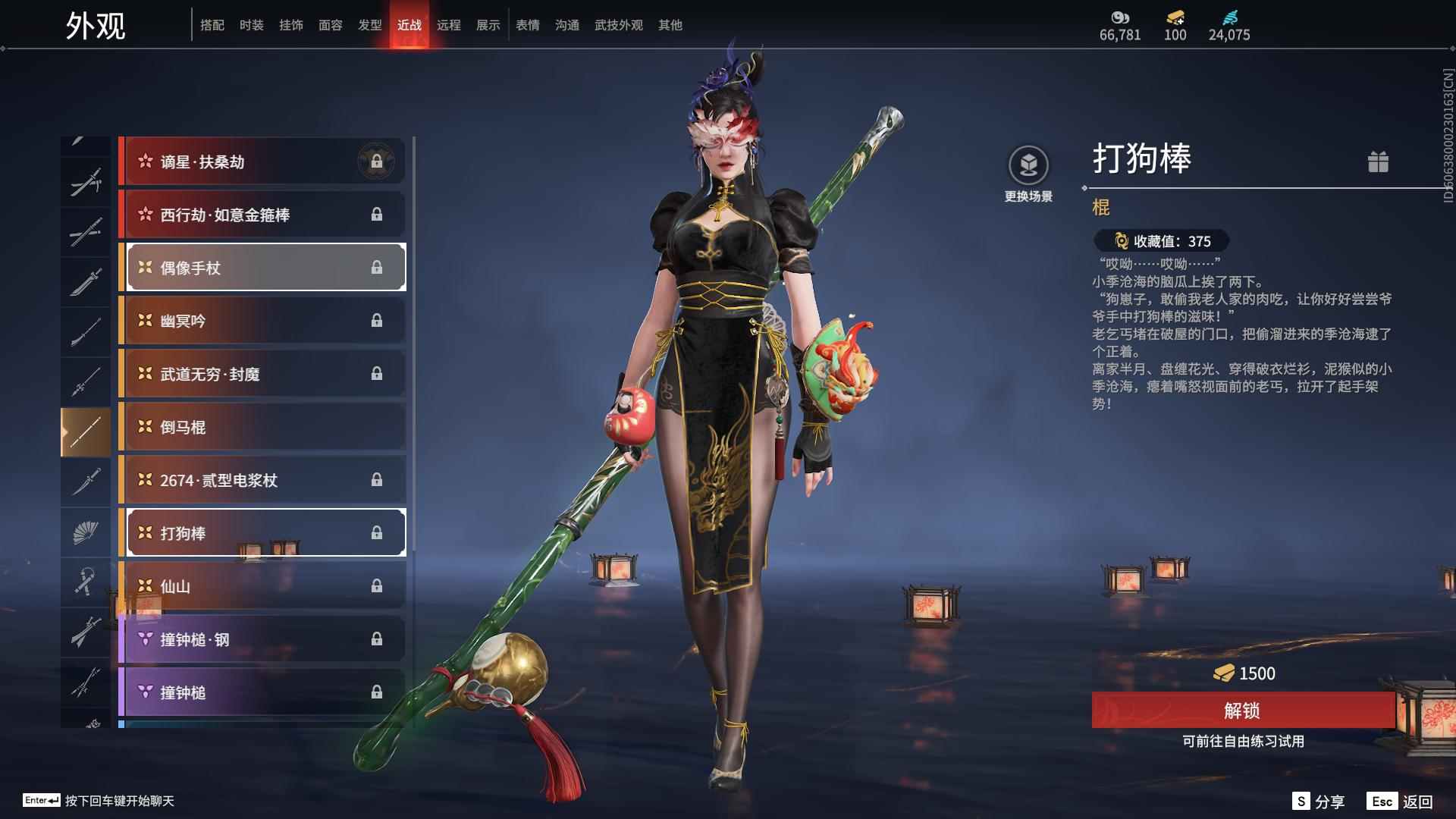The image size is (1456, 819).
Task: Select the rope dart weapon category icon
Action: coord(86,582)
